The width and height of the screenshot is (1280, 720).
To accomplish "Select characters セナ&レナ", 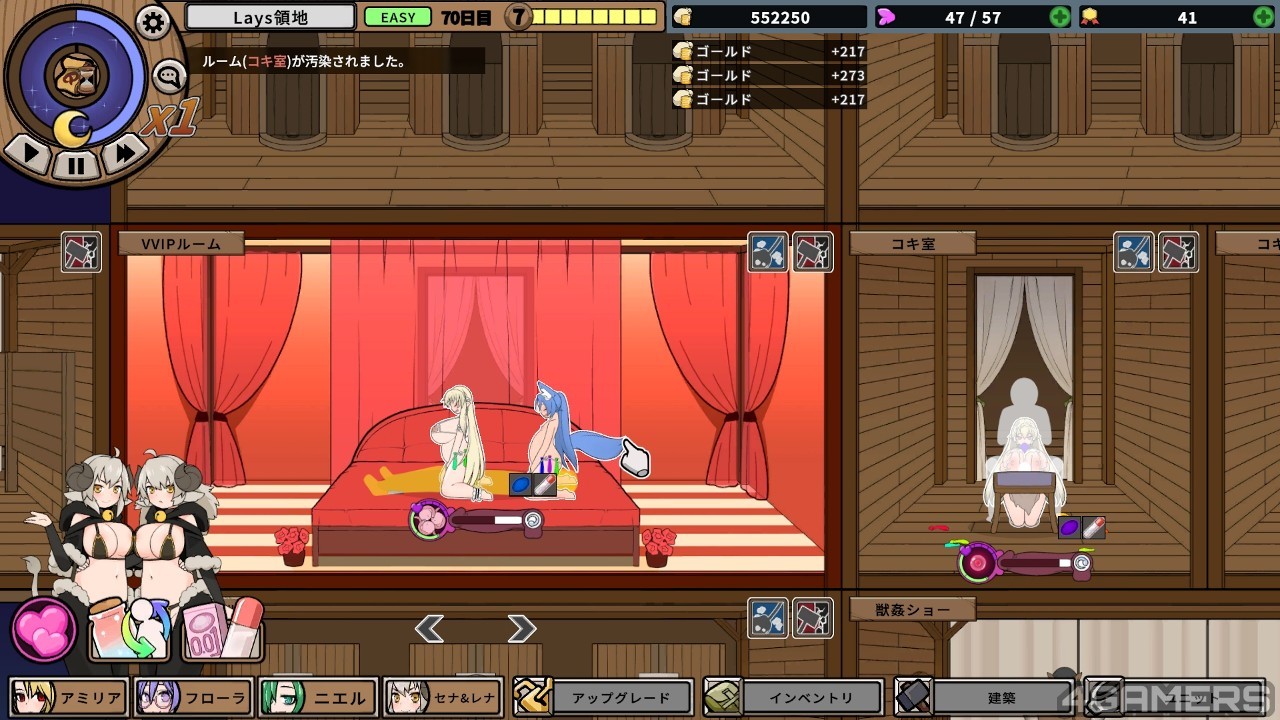I will coord(443,698).
